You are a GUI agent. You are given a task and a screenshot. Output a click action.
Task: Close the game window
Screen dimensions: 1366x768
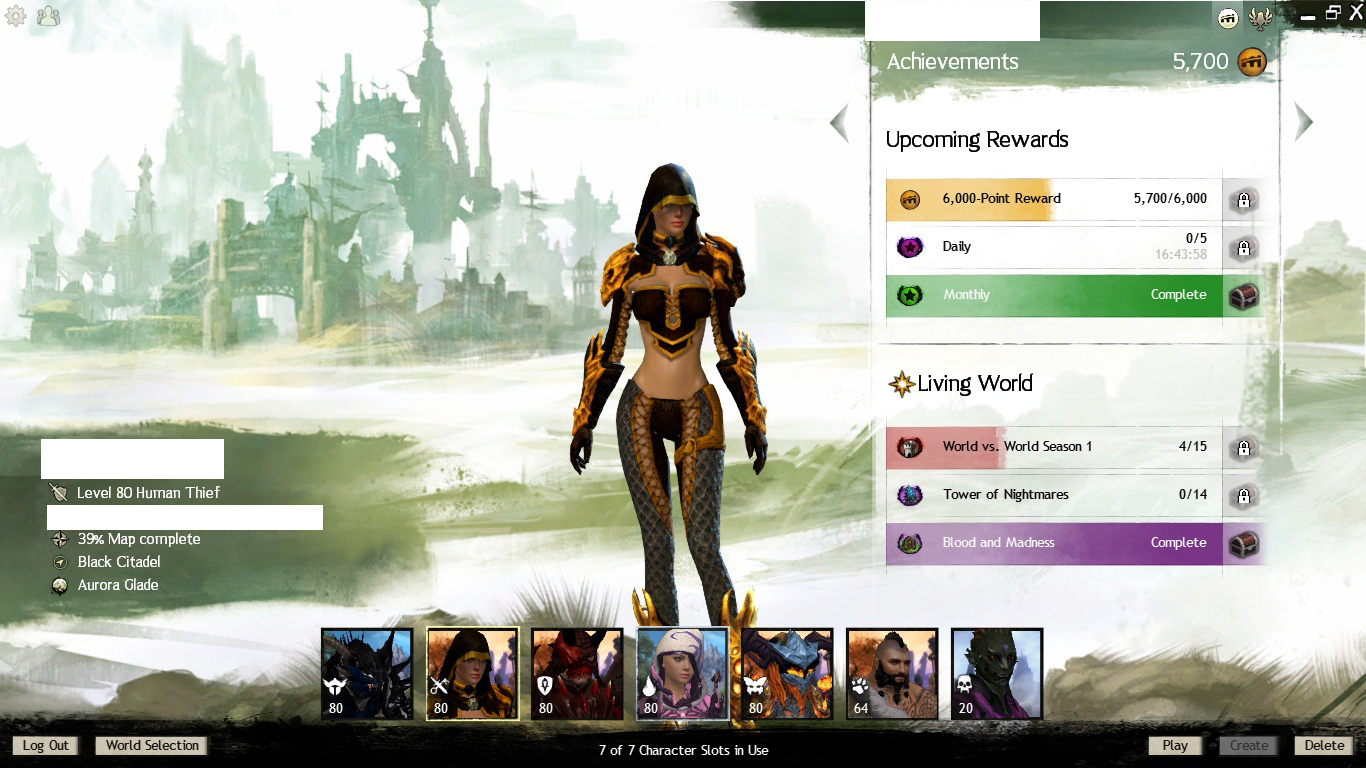(x=1356, y=13)
